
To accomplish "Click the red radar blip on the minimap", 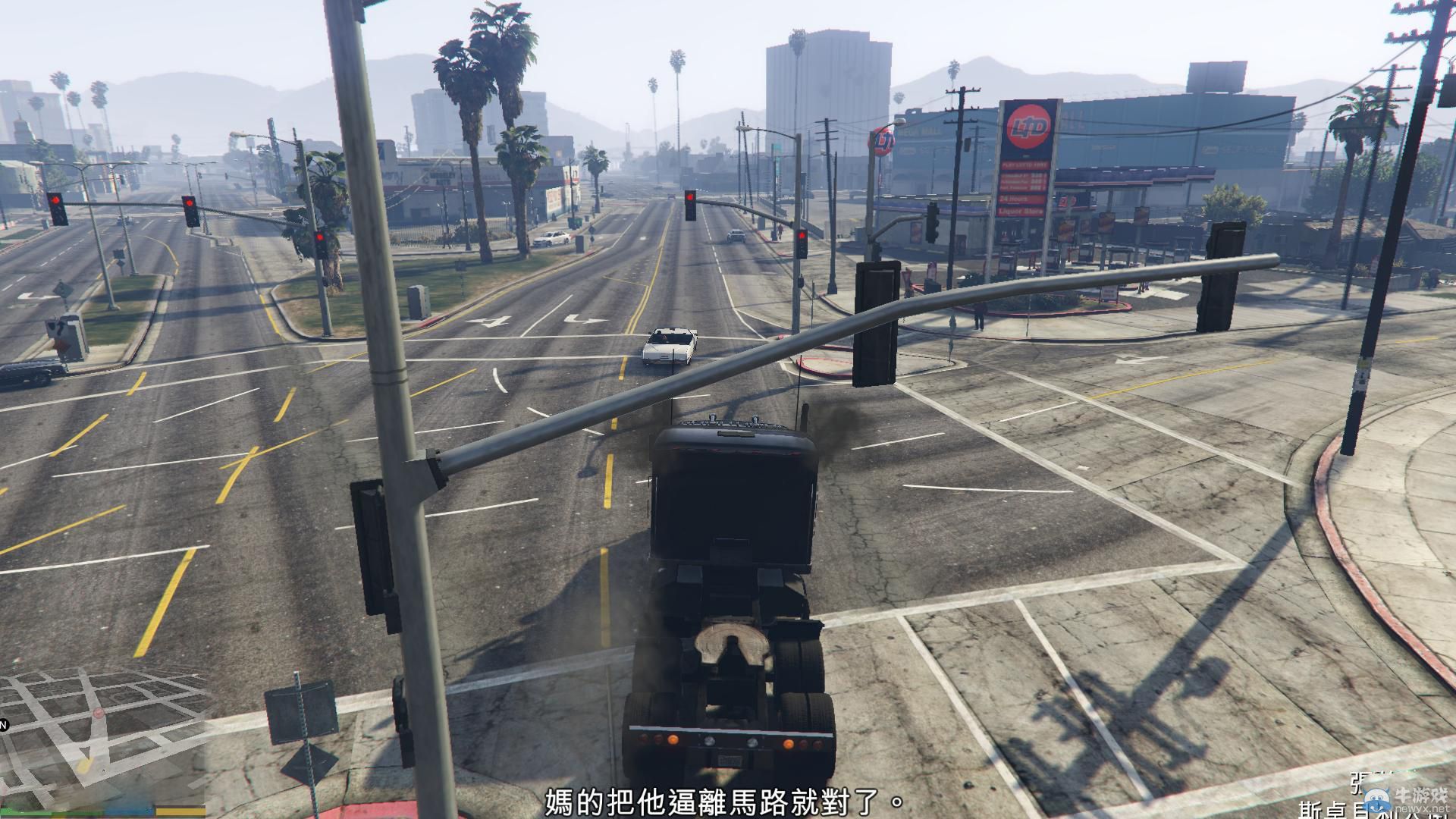I will (99, 714).
